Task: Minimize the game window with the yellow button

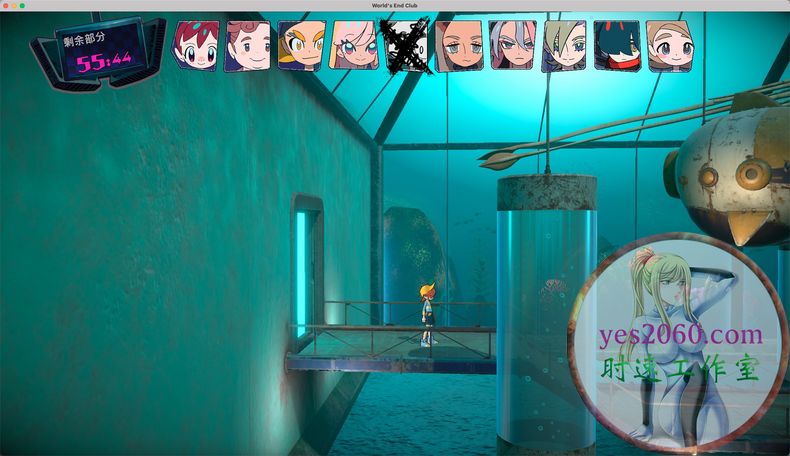Action: pos(14,6)
